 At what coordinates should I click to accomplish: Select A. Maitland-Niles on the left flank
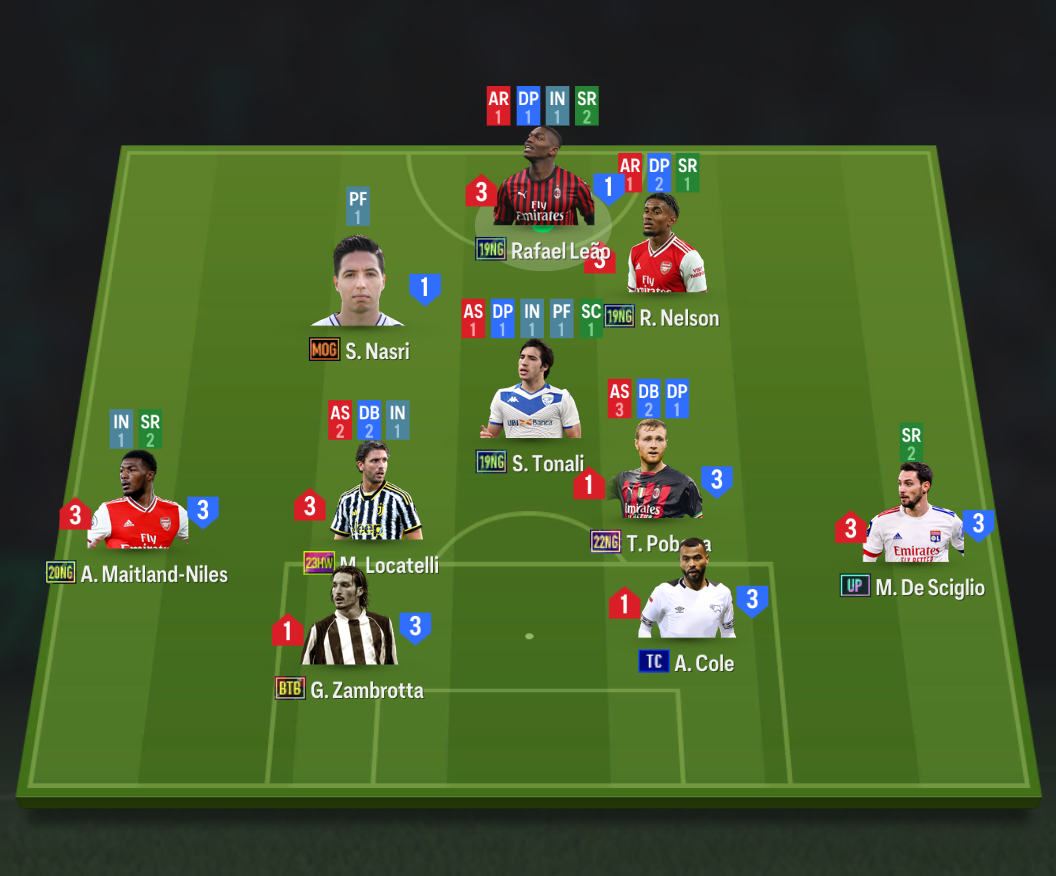point(137,508)
